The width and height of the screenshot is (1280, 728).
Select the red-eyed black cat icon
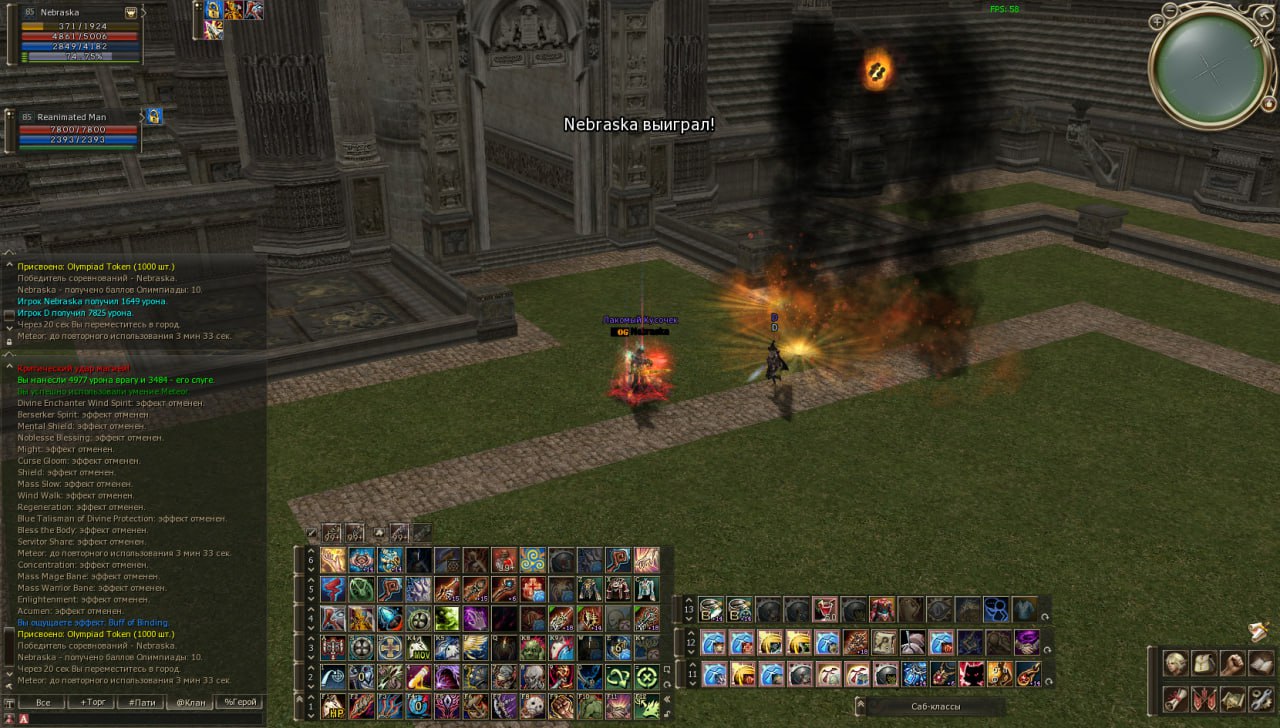[971, 674]
